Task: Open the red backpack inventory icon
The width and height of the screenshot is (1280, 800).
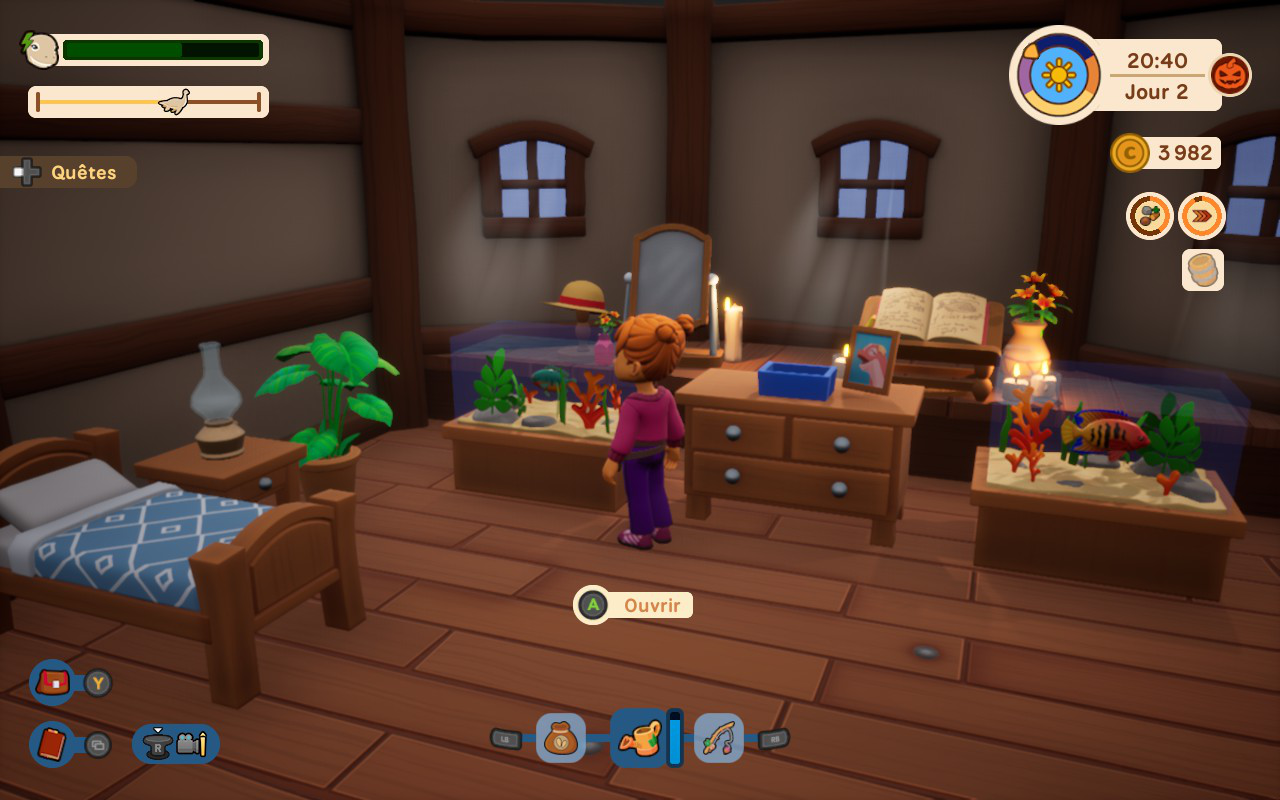Action: pyautogui.click(x=52, y=683)
